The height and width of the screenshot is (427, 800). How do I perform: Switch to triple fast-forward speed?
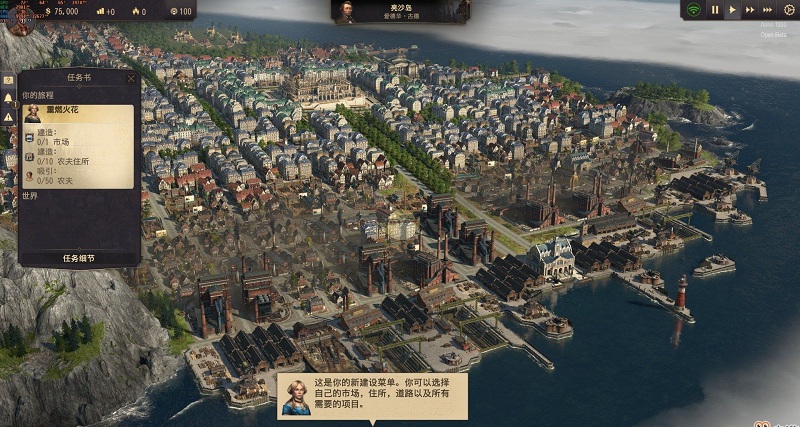point(769,9)
